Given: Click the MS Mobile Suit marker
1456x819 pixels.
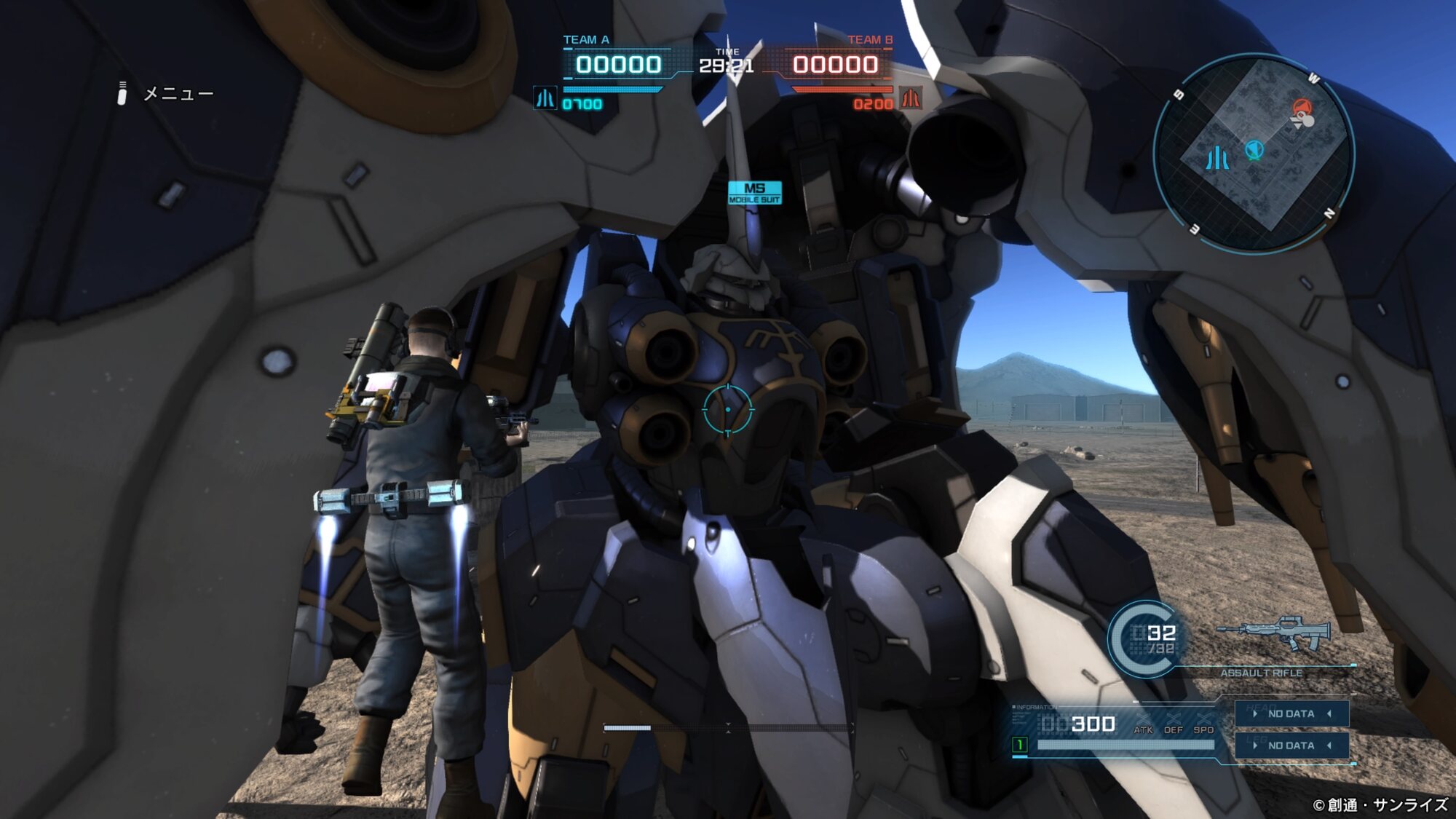Looking at the screenshot, I should (x=755, y=192).
